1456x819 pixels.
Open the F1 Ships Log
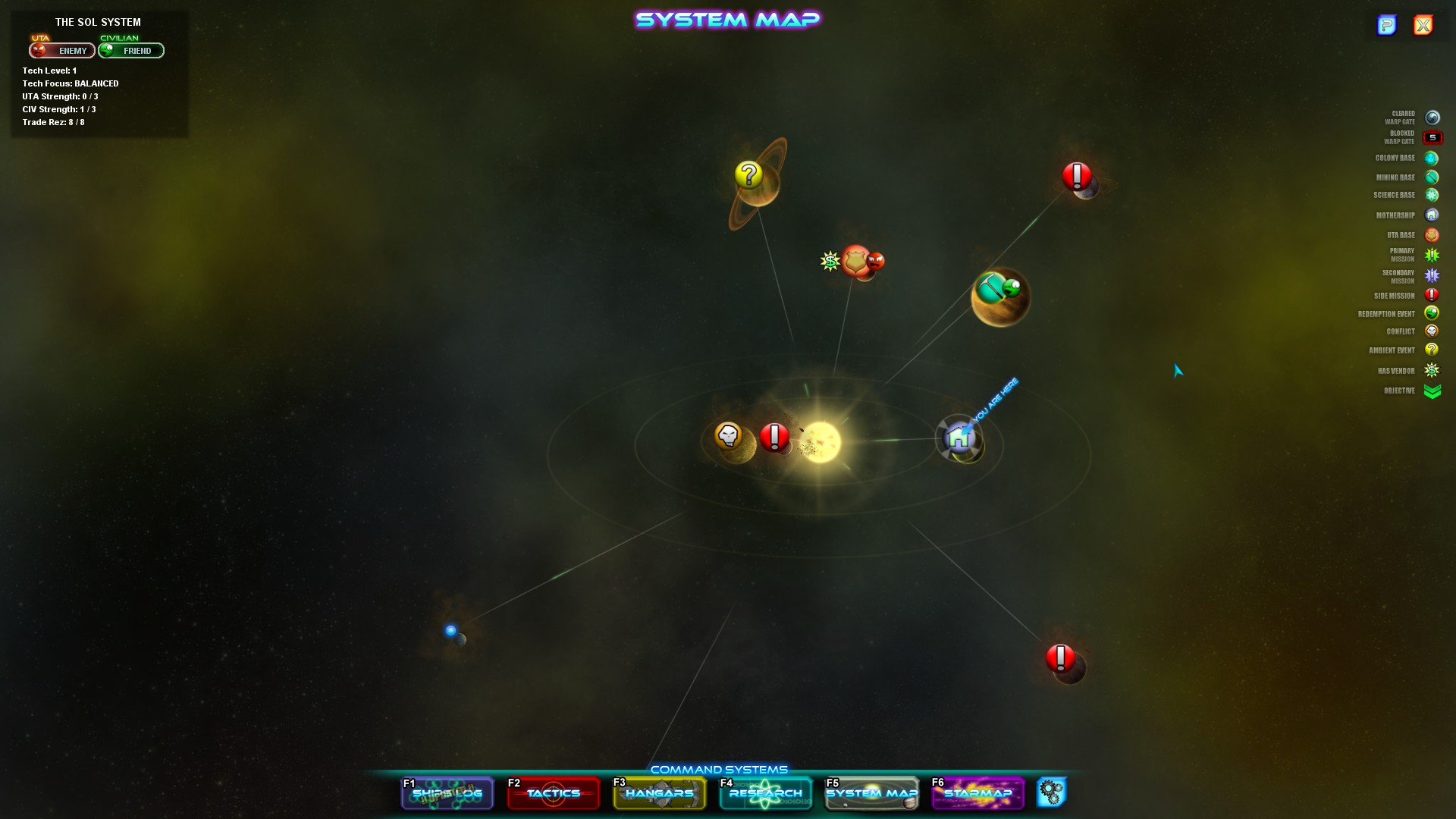[x=447, y=793]
